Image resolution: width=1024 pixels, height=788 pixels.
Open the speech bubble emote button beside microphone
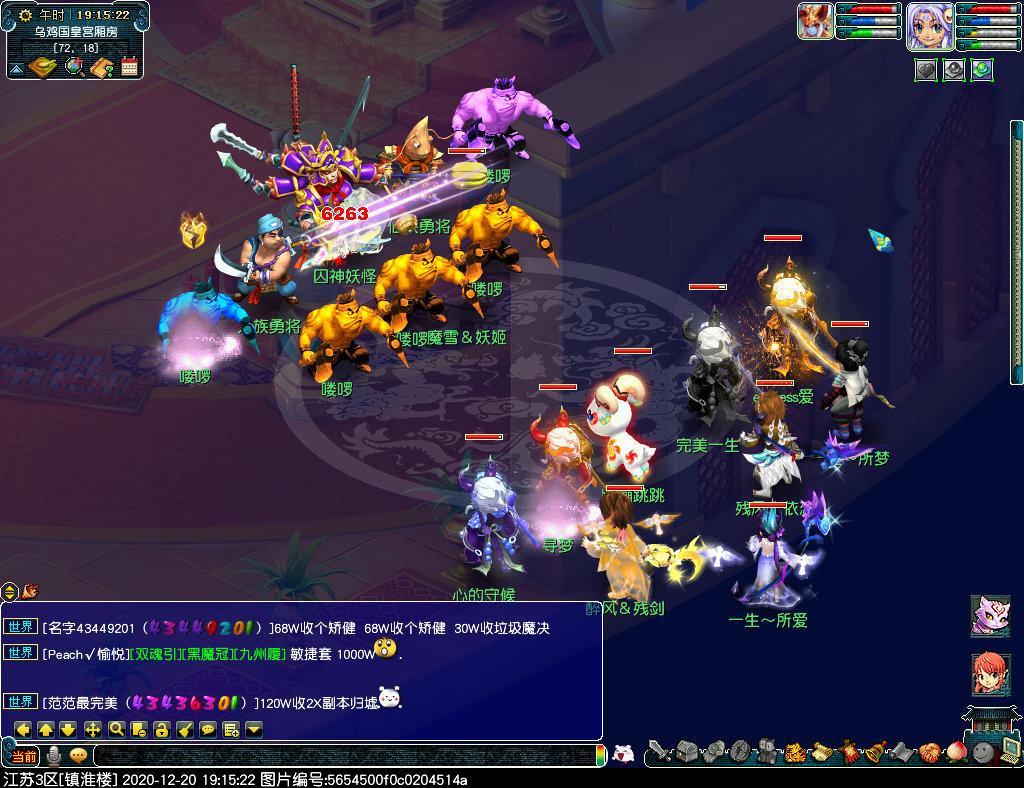coord(77,755)
